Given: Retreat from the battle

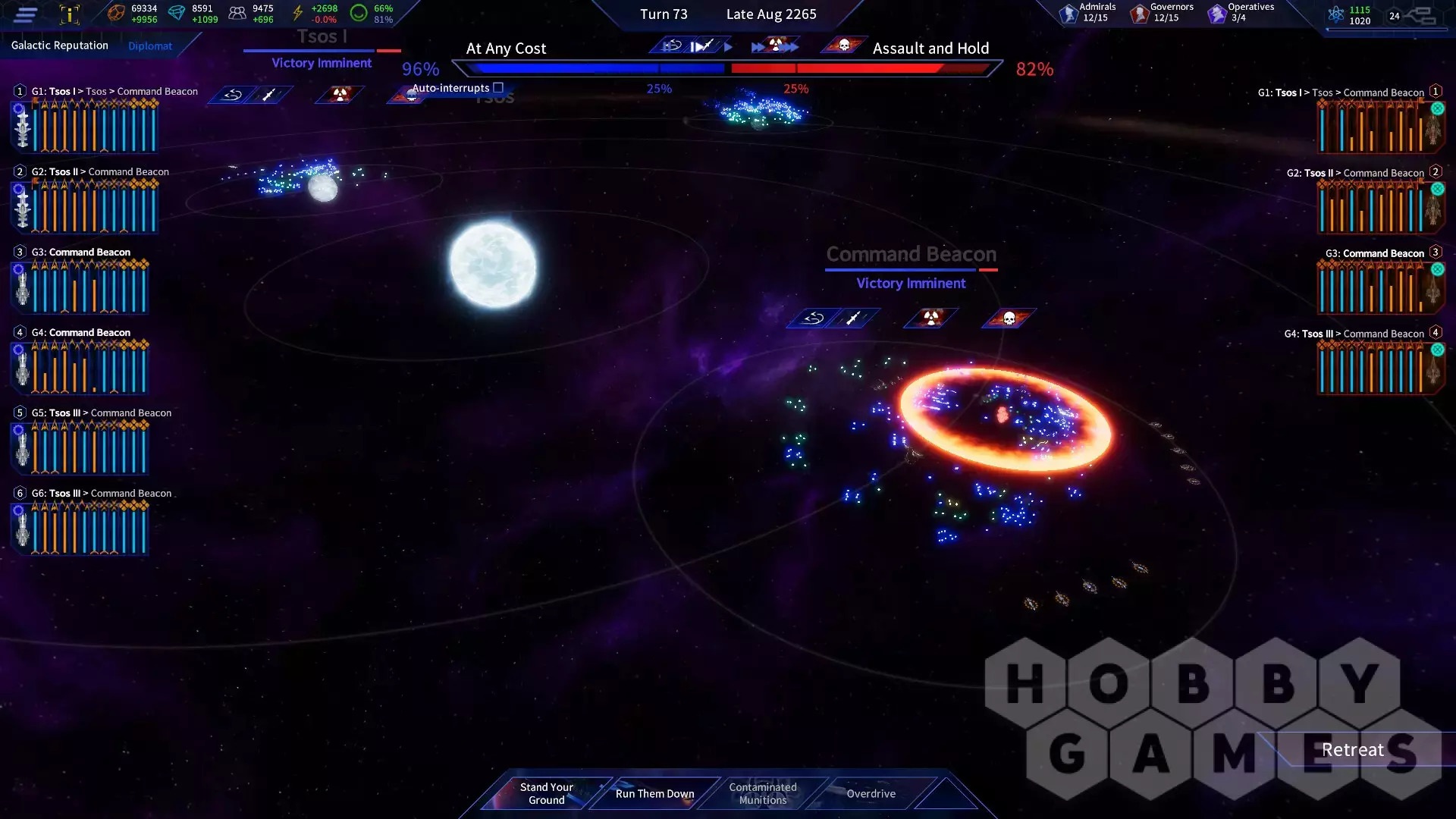Looking at the screenshot, I should click(x=1352, y=749).
